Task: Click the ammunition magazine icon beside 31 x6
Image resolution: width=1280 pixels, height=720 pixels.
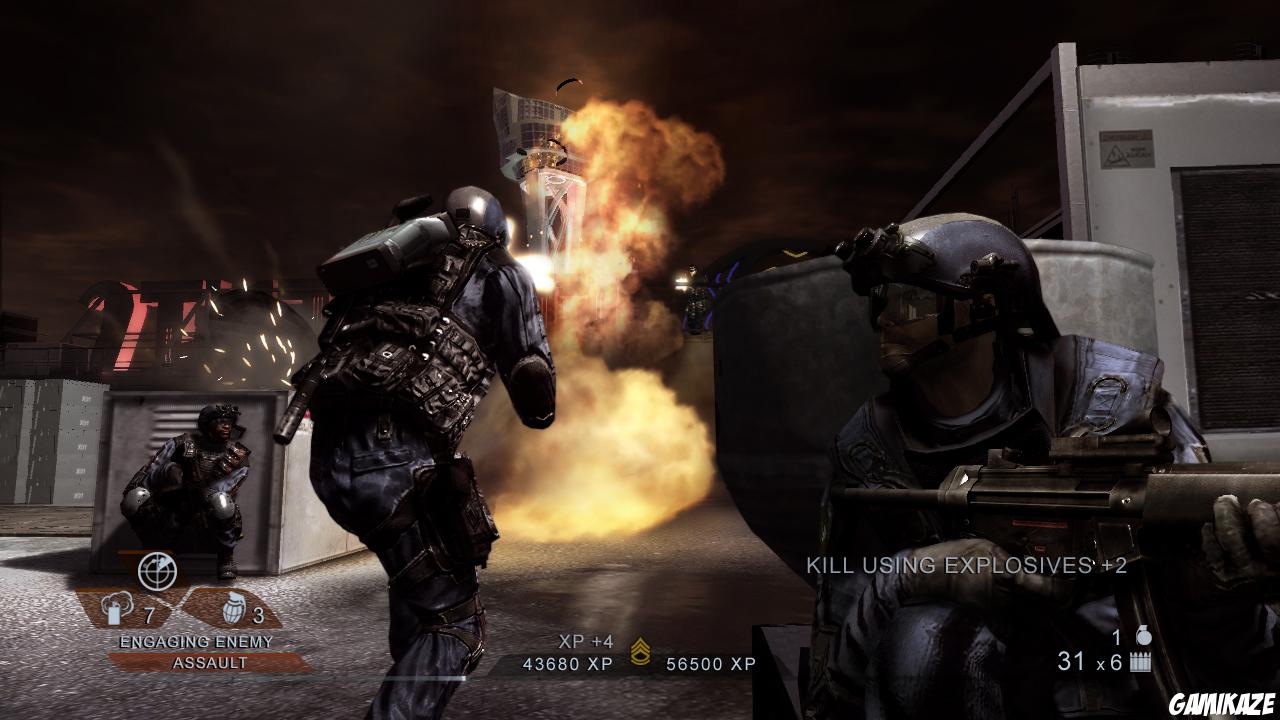Action: [x=1140, y=663]
